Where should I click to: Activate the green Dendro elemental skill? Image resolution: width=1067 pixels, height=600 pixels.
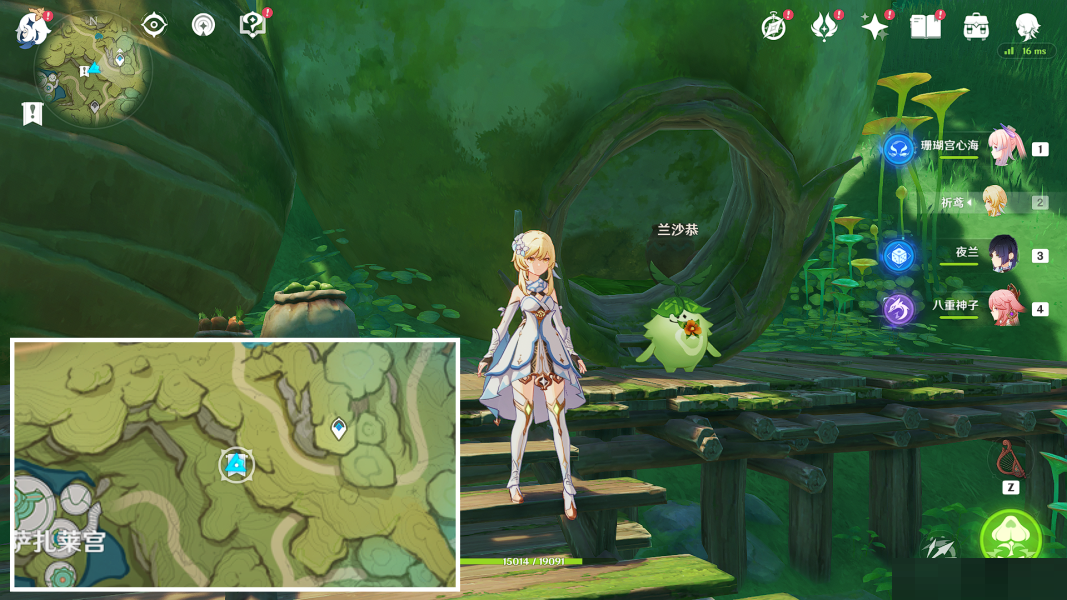(1010, 539)
